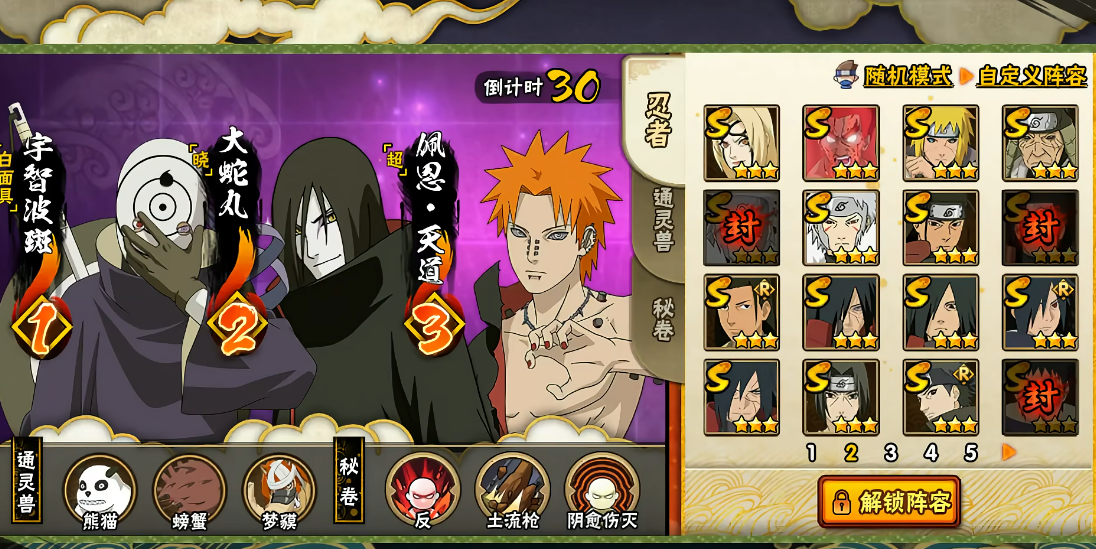This screenshot has width=1096, height=549.
Task: Pick the red-skinned ninja portrait
Action: (841, 143)
